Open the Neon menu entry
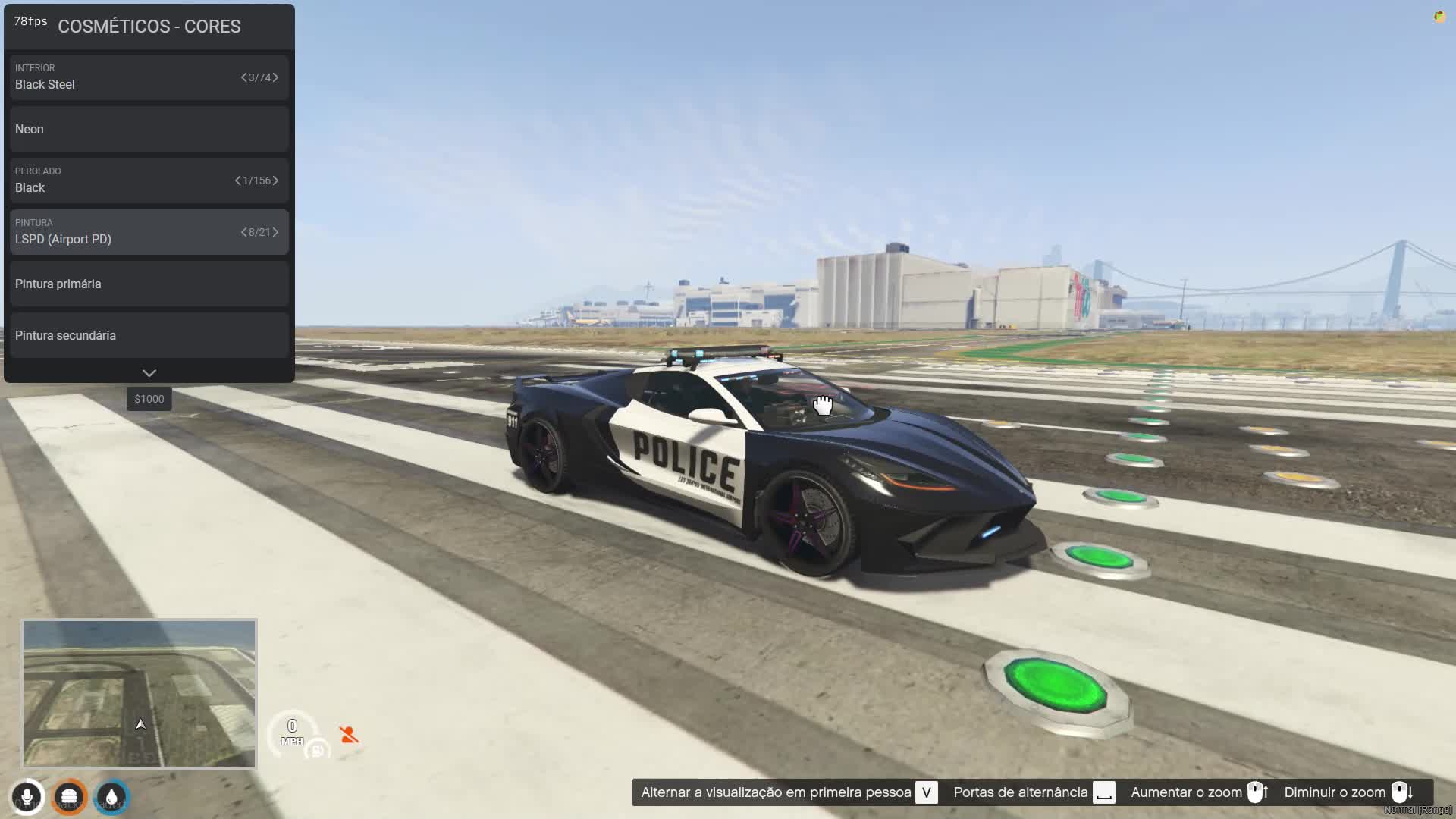The image size is (1456, 819). coord(149,129)
